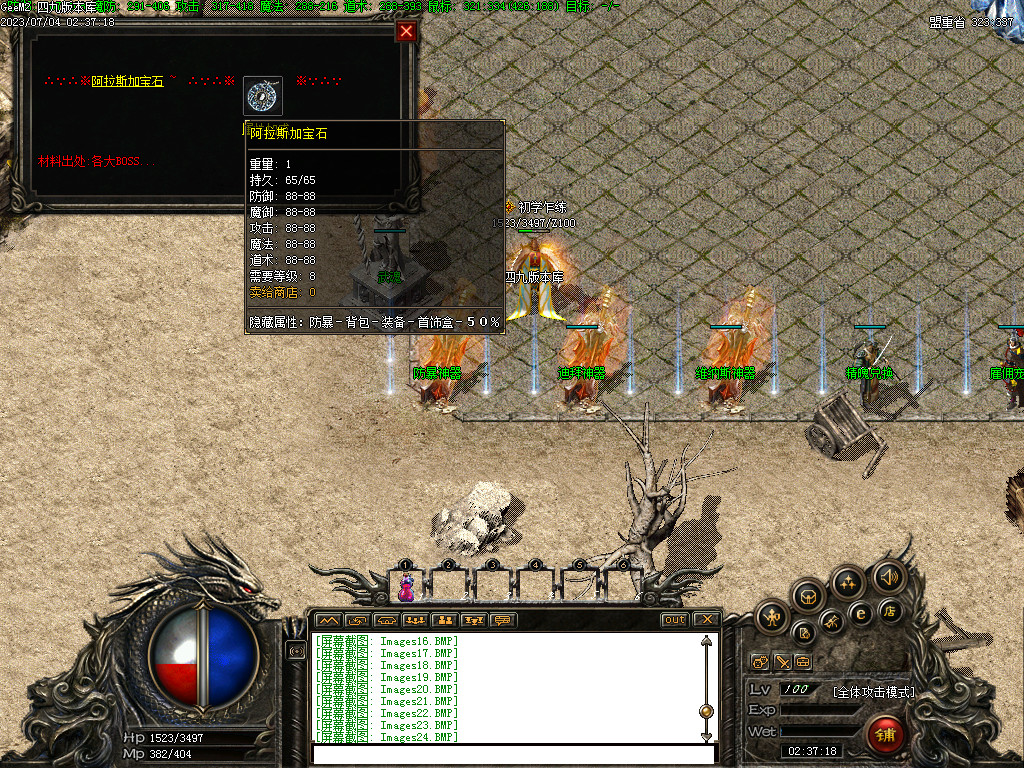
Task: Click the red 铺 stall button
Action: [x=885, y=735]
